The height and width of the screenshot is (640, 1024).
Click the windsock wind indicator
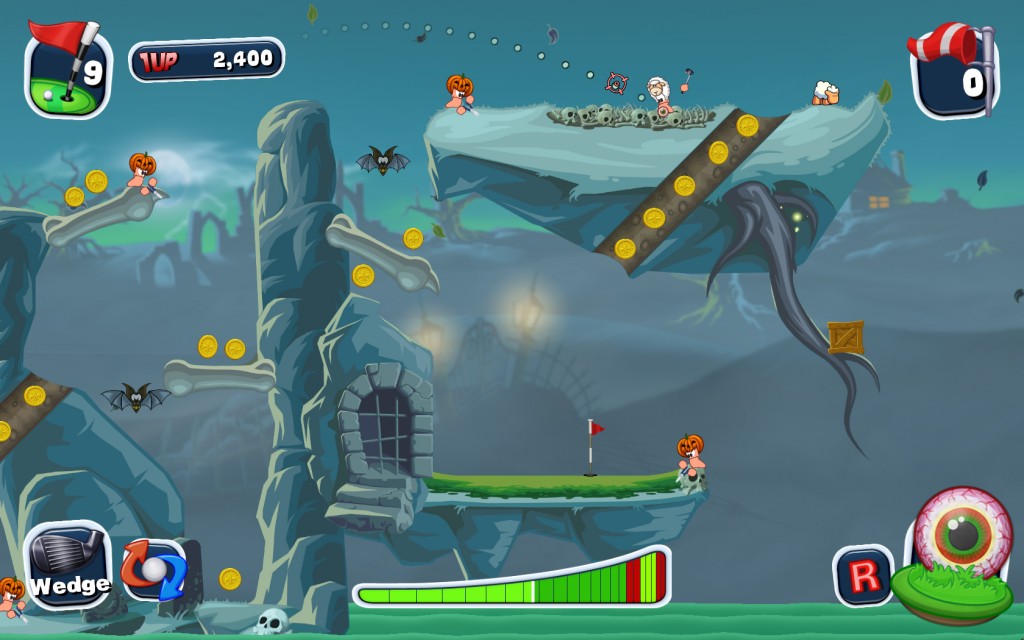click(x=953, y=70)
